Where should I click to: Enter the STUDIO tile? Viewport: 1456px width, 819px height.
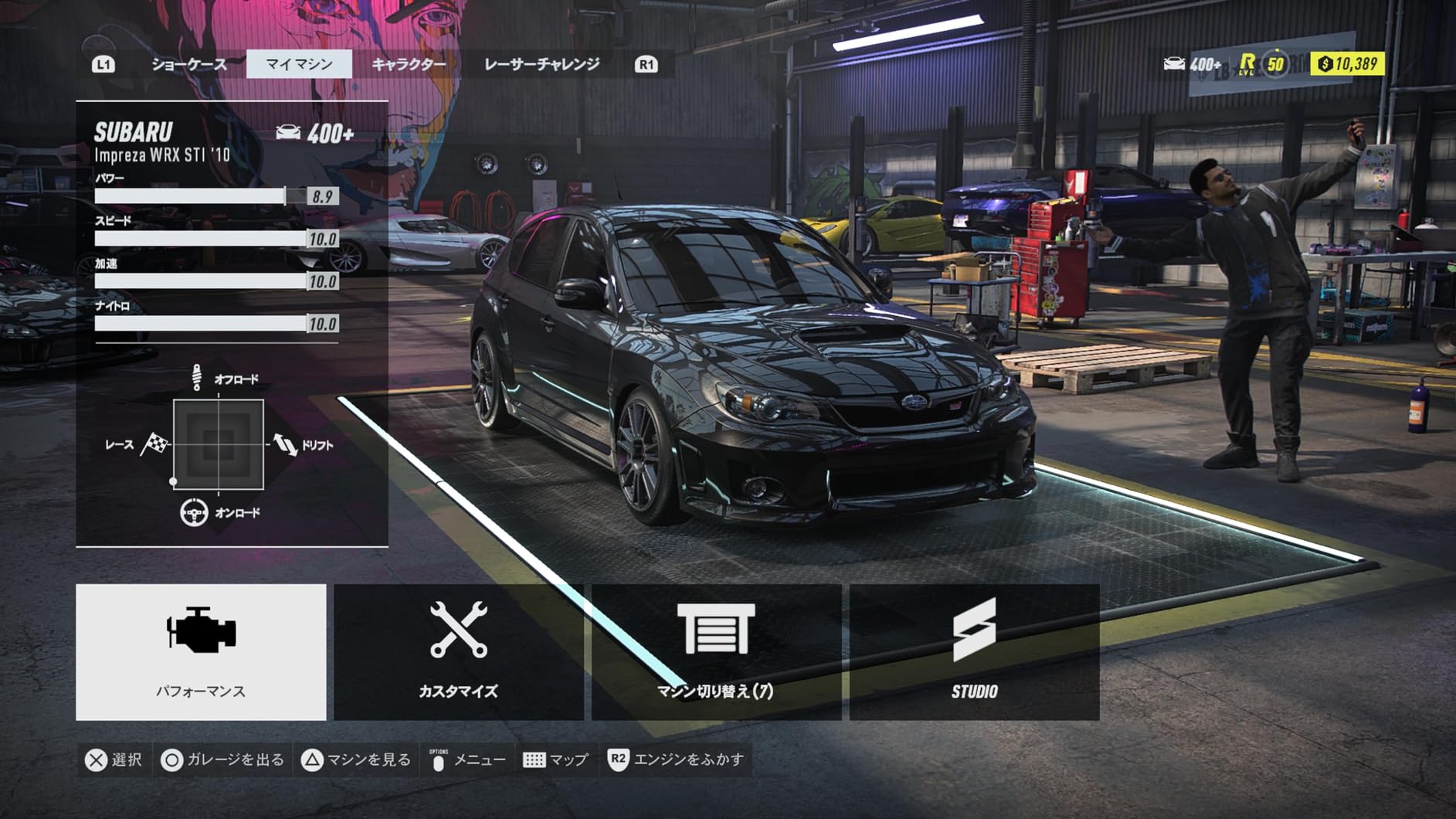974,651
